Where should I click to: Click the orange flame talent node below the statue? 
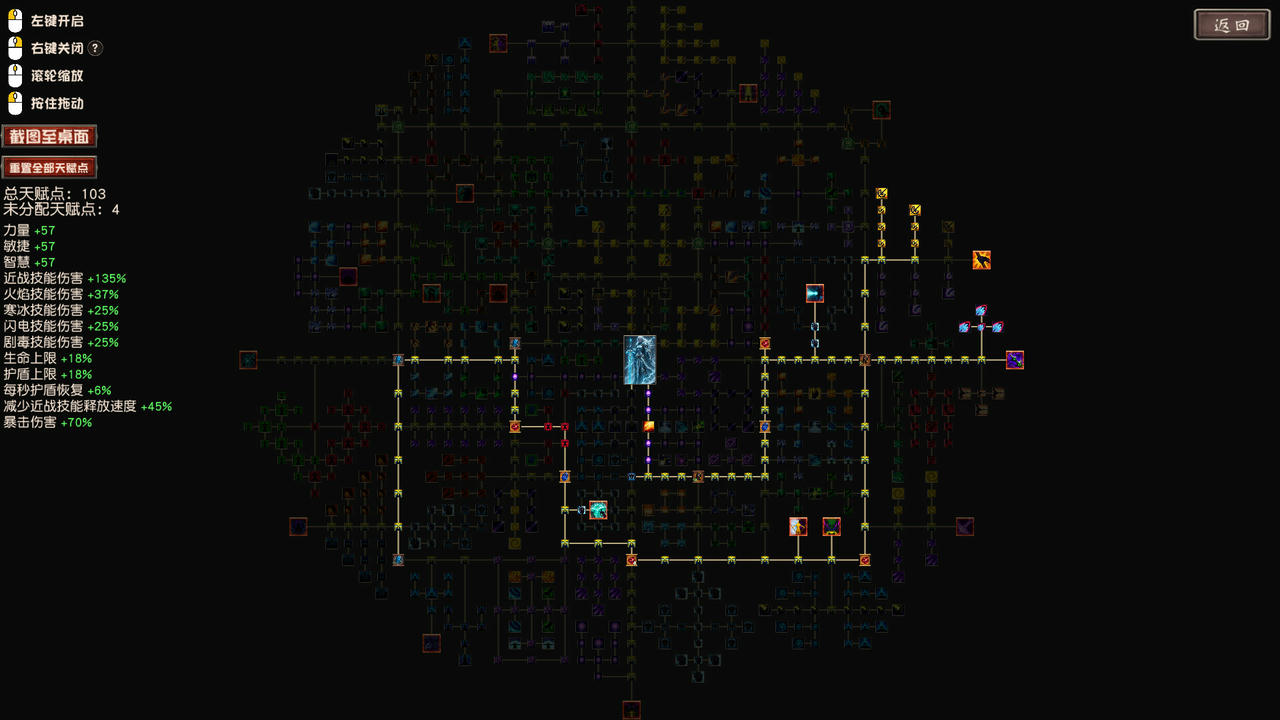pyautogui.click(x=648, y=425)
